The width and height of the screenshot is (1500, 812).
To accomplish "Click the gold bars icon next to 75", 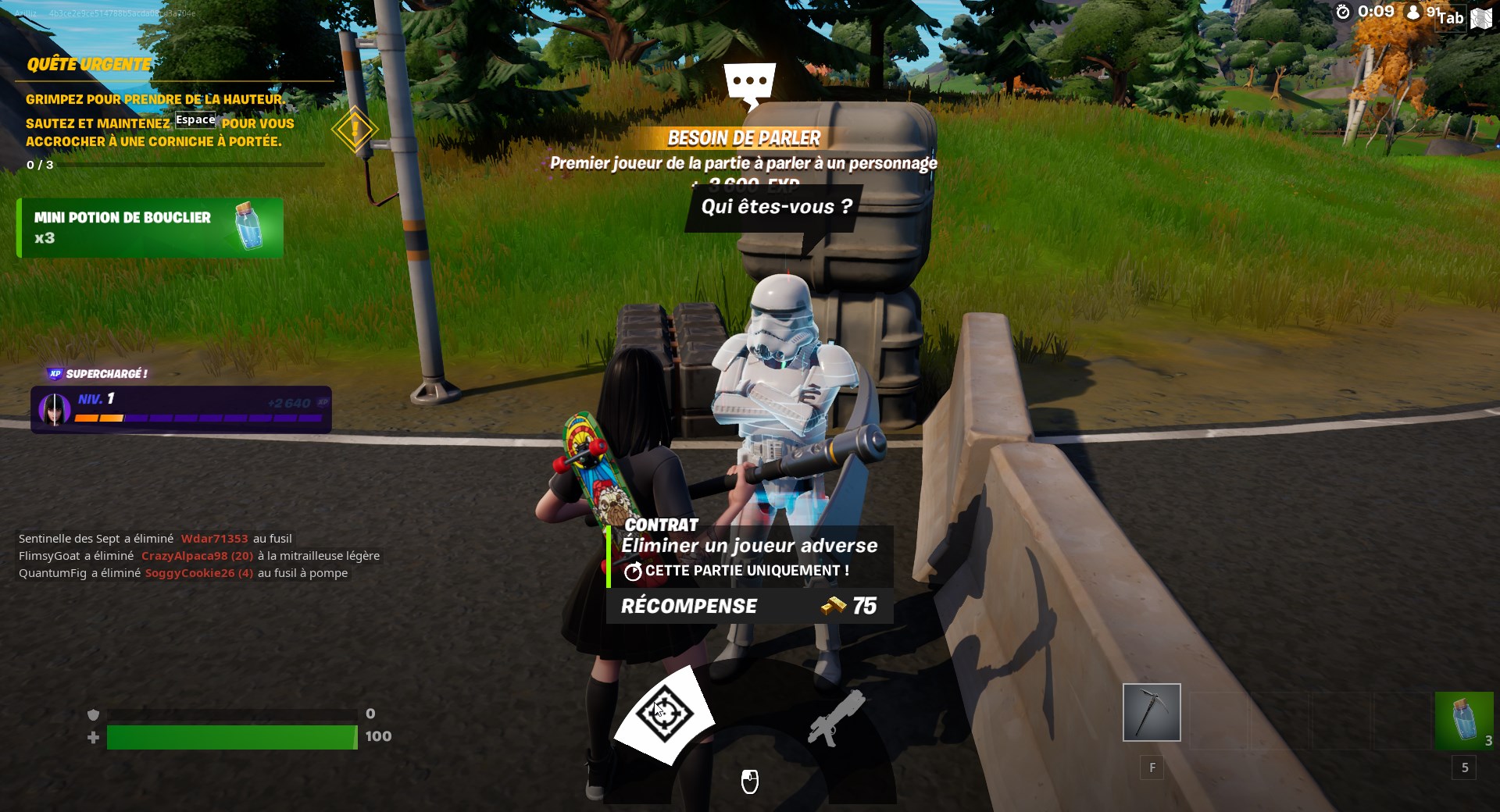I will click(x=832, y=606).
